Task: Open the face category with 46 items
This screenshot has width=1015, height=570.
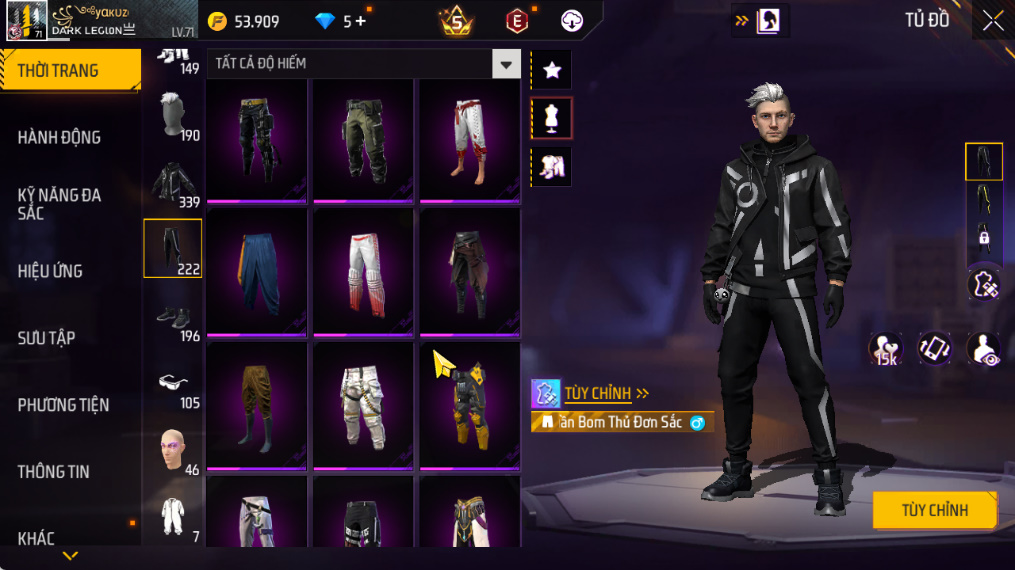Action: pos(173,450)
